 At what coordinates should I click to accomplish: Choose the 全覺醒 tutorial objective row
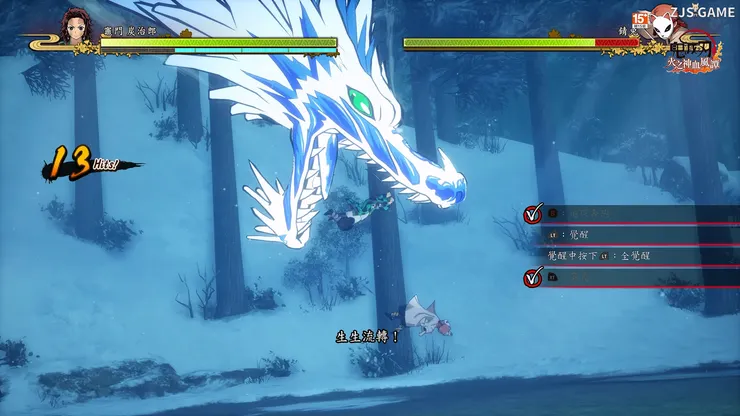click(630, 257)
